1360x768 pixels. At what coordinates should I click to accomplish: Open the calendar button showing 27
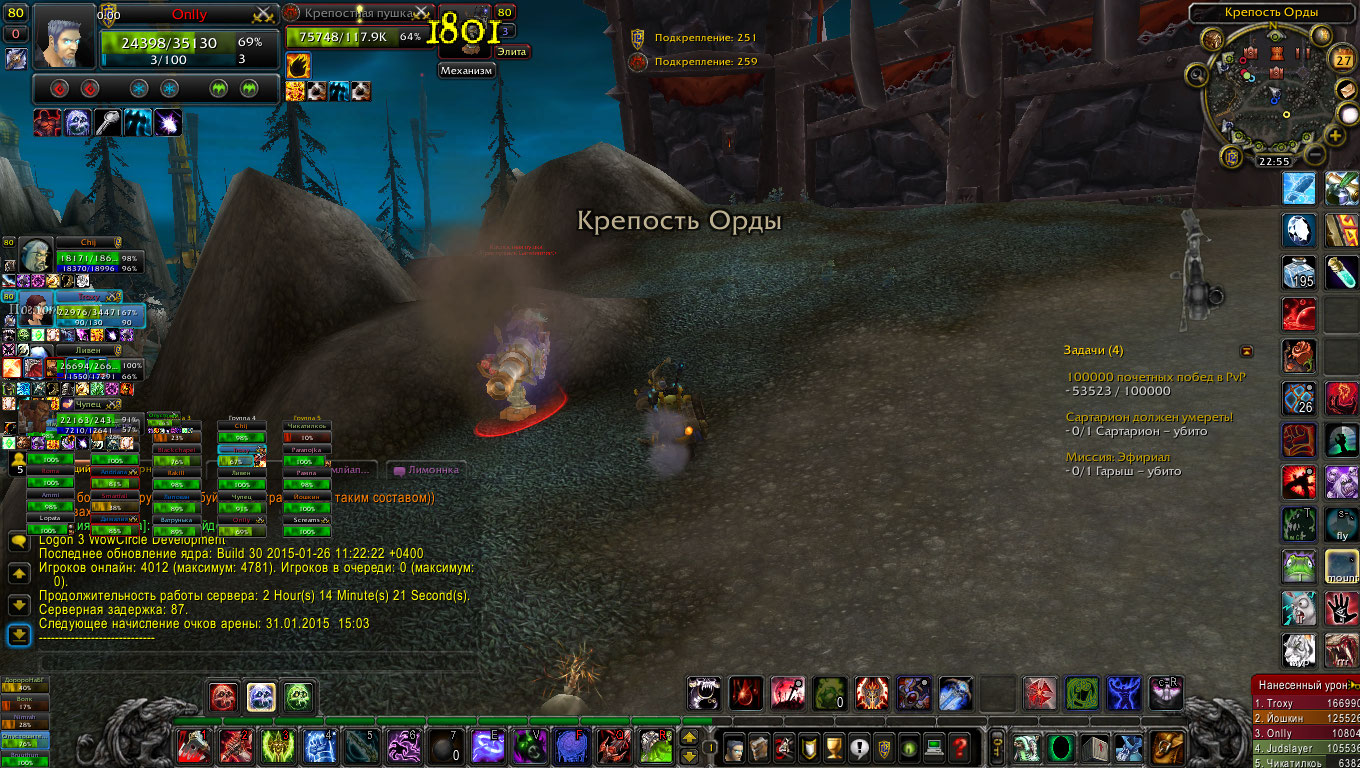tap(1343, 59)
